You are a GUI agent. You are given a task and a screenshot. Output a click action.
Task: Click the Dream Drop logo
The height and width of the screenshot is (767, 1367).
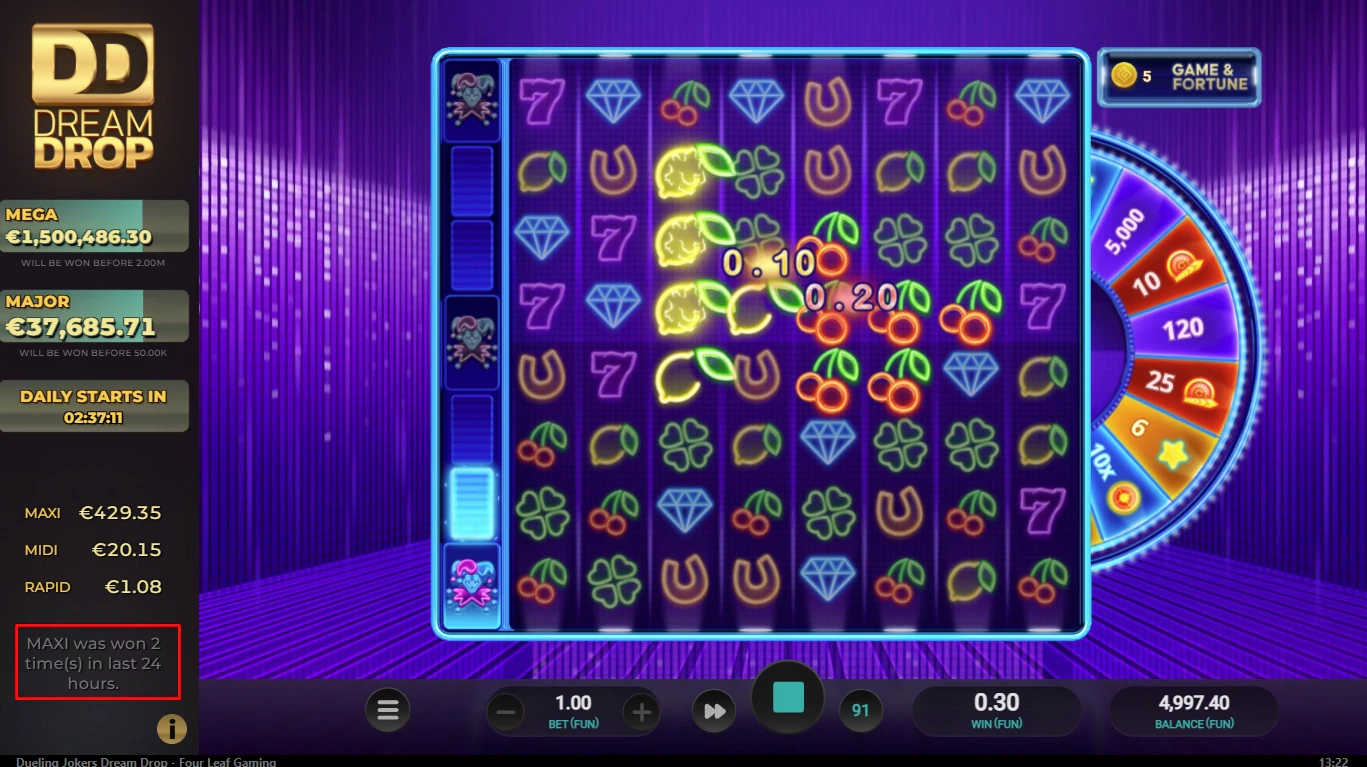(90, 95)
